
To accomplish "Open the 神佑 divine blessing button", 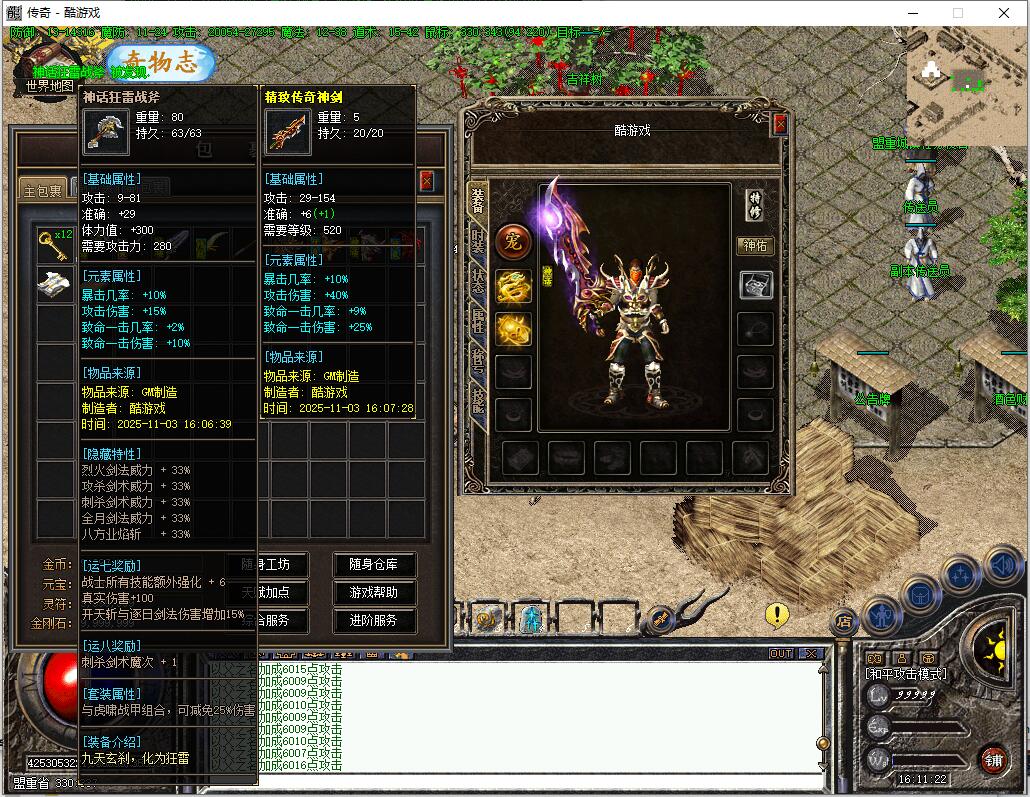I will pyautogui.click(x=755, y=245).
